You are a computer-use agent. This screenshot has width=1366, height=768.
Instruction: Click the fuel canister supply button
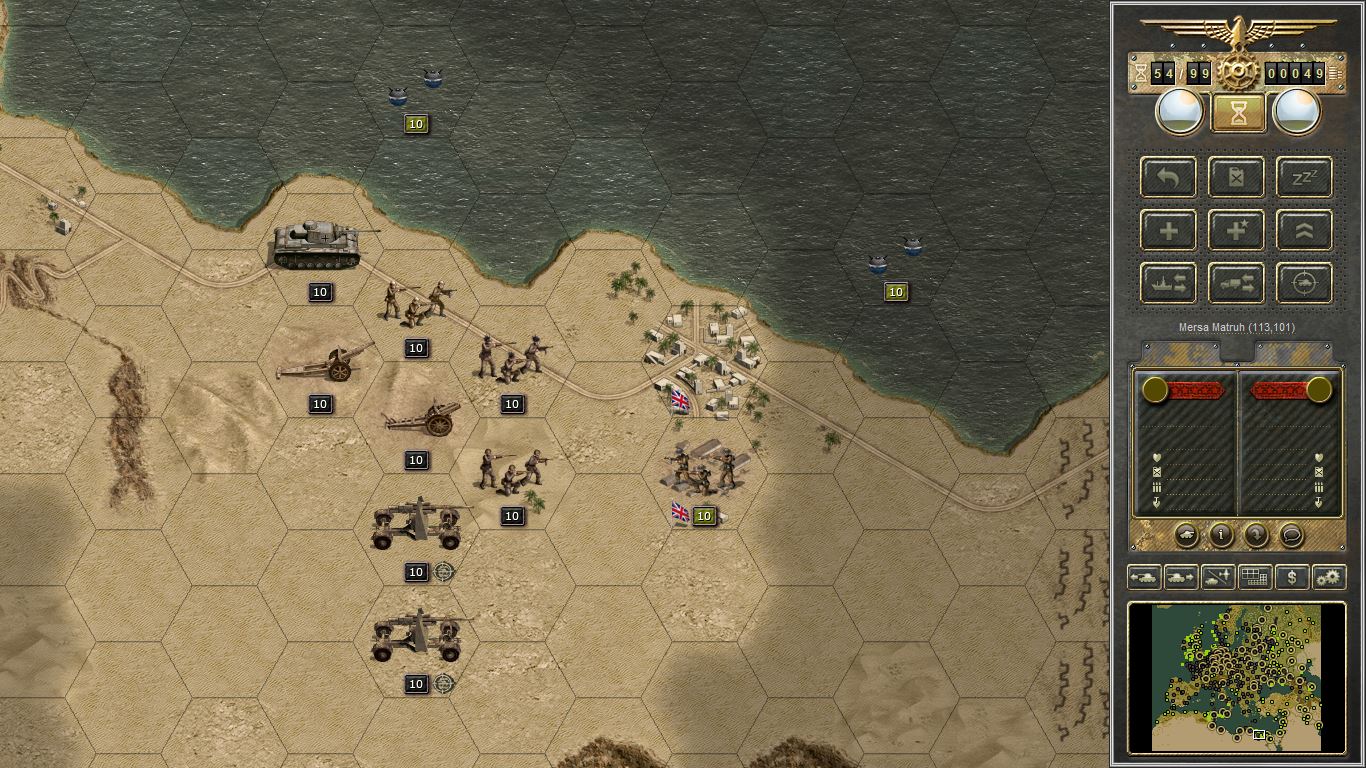1237,178
